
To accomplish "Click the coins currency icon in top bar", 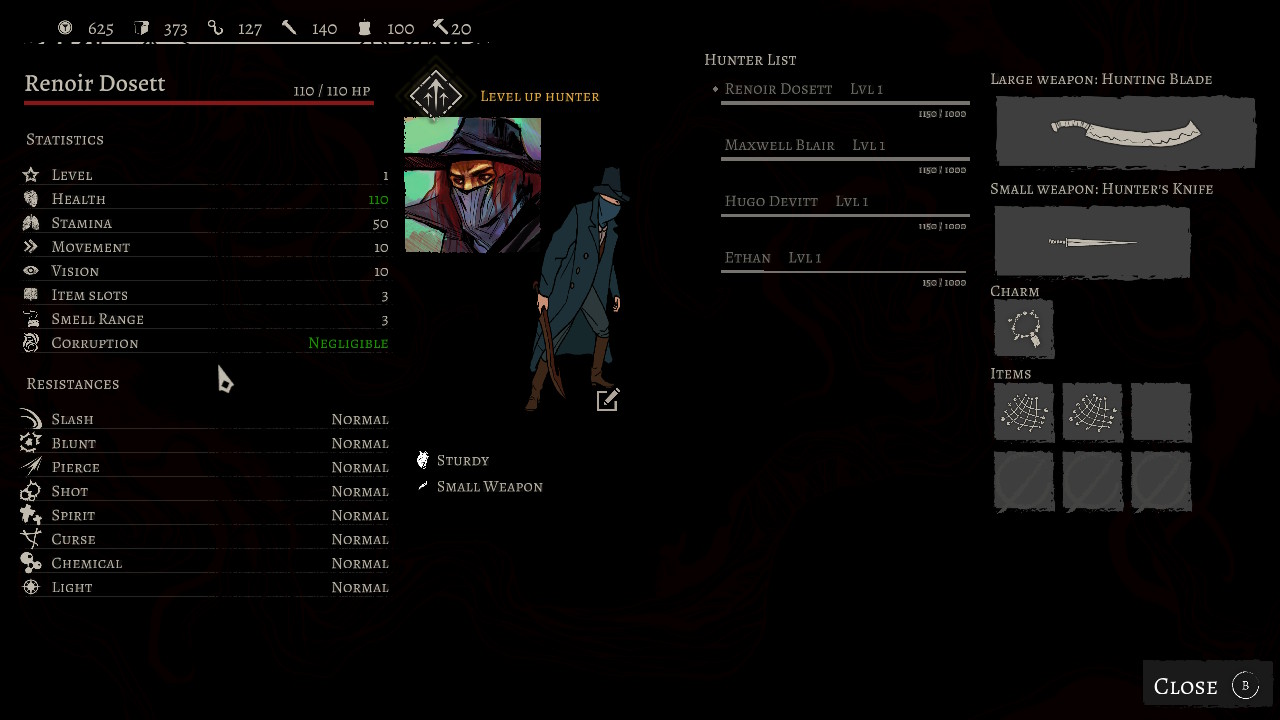I will (66, 27).
